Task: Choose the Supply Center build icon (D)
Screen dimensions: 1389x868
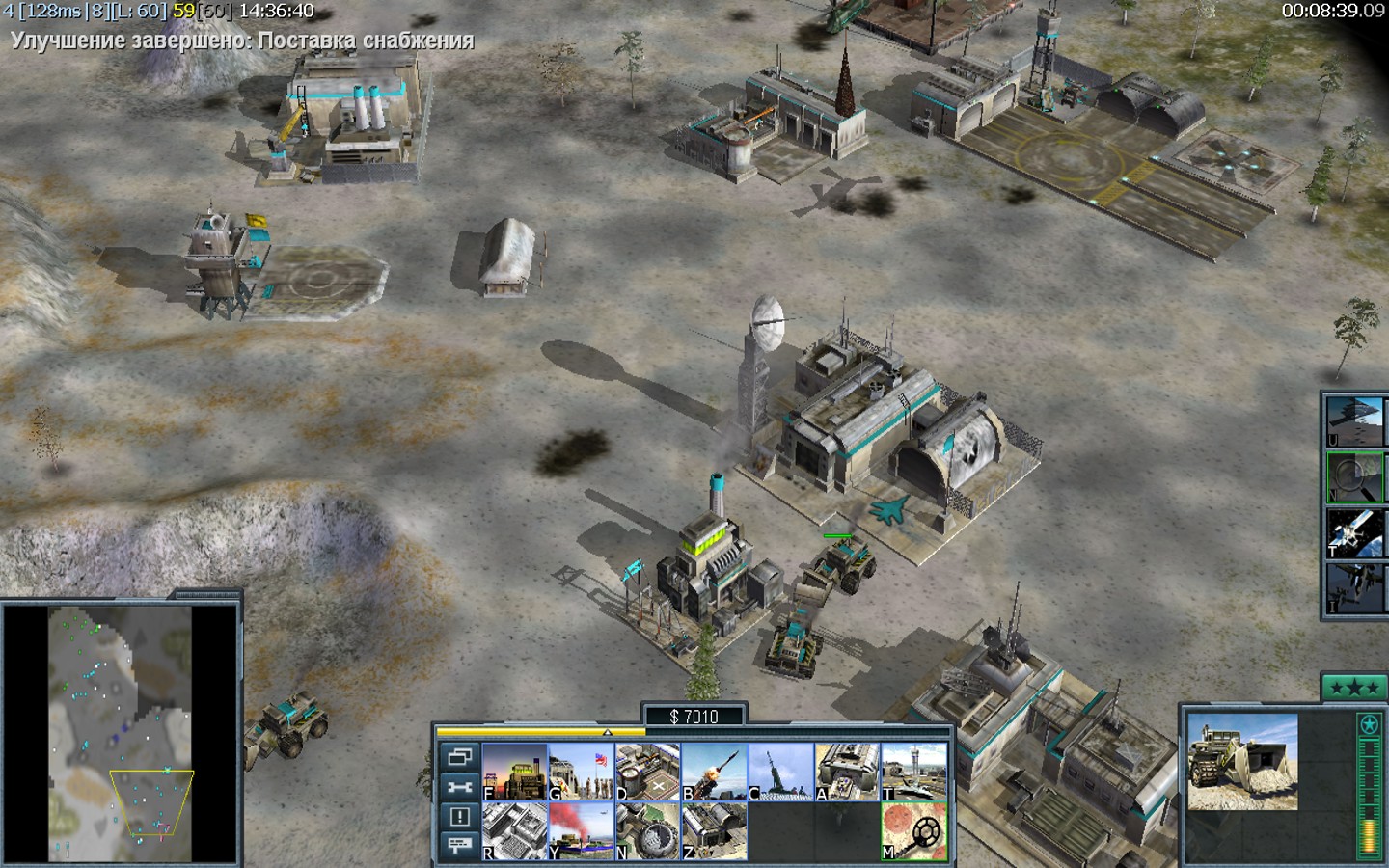Action: coord(647,772)
